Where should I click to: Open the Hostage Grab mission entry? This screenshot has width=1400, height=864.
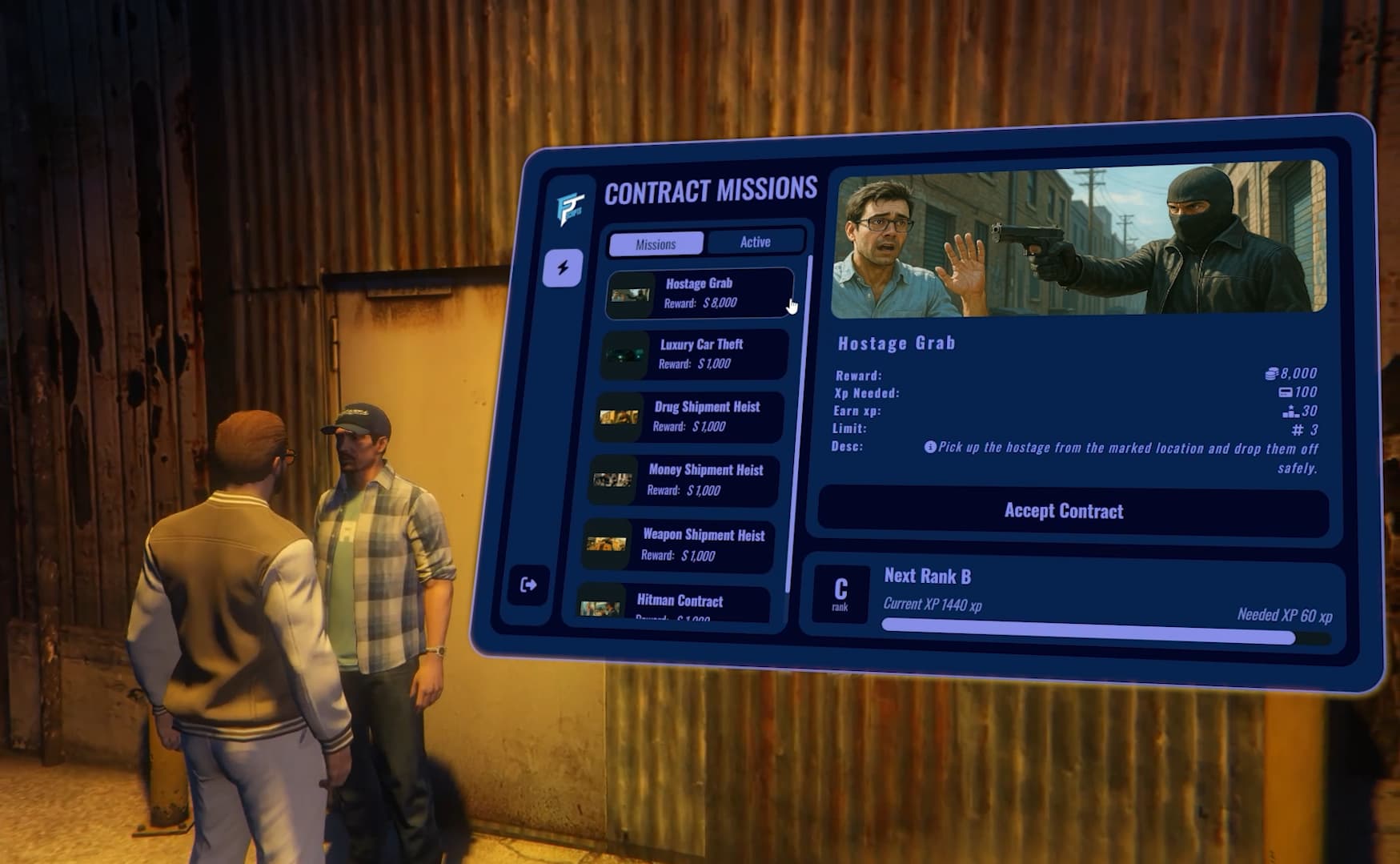tap(700, 292)
